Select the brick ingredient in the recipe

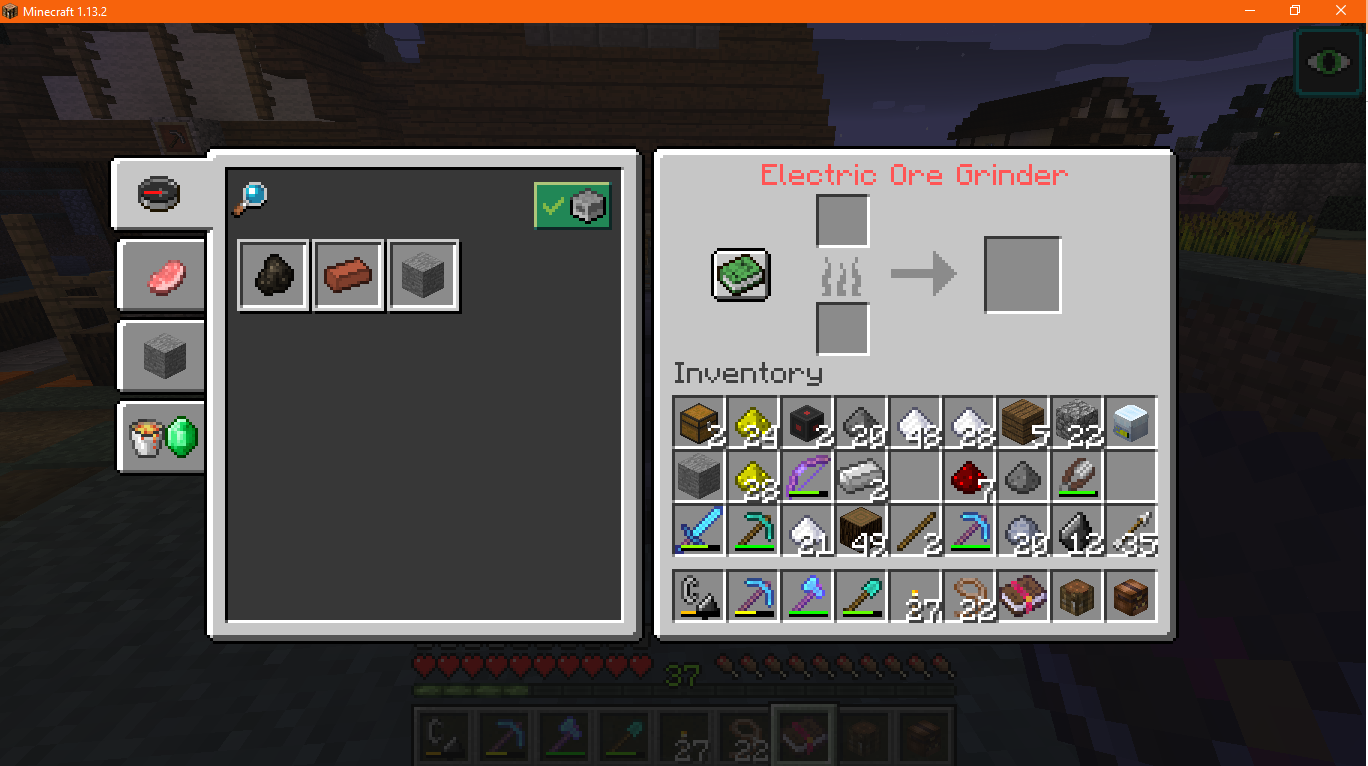click(x=347, y=275)
